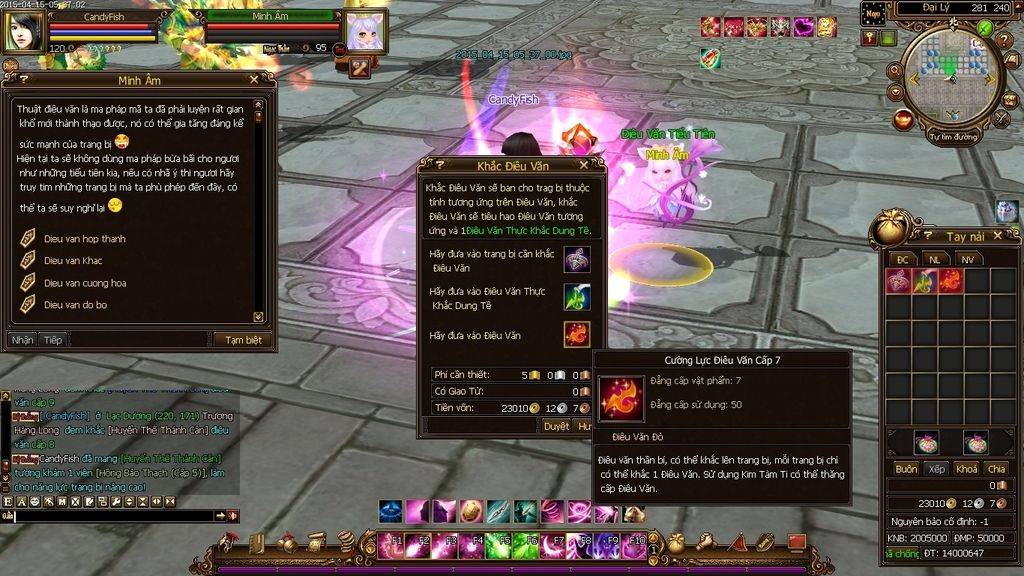Viewport: 1024px width, 576px height.
Task: Switch to the NL tab in the bag
Action: [934, 259]
